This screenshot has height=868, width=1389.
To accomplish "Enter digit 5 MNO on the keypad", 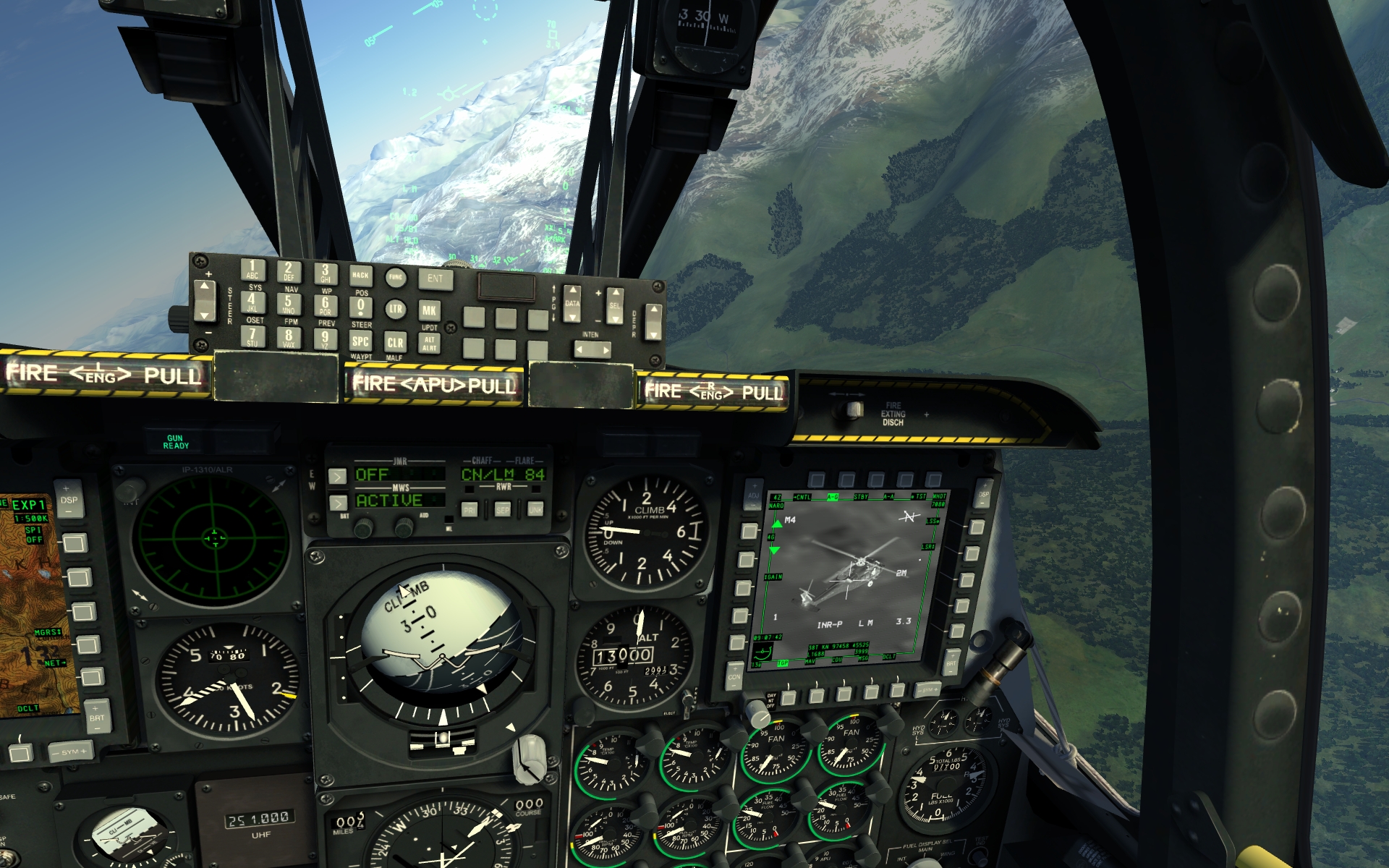I will pyautogui.click(x=289, y=303).
